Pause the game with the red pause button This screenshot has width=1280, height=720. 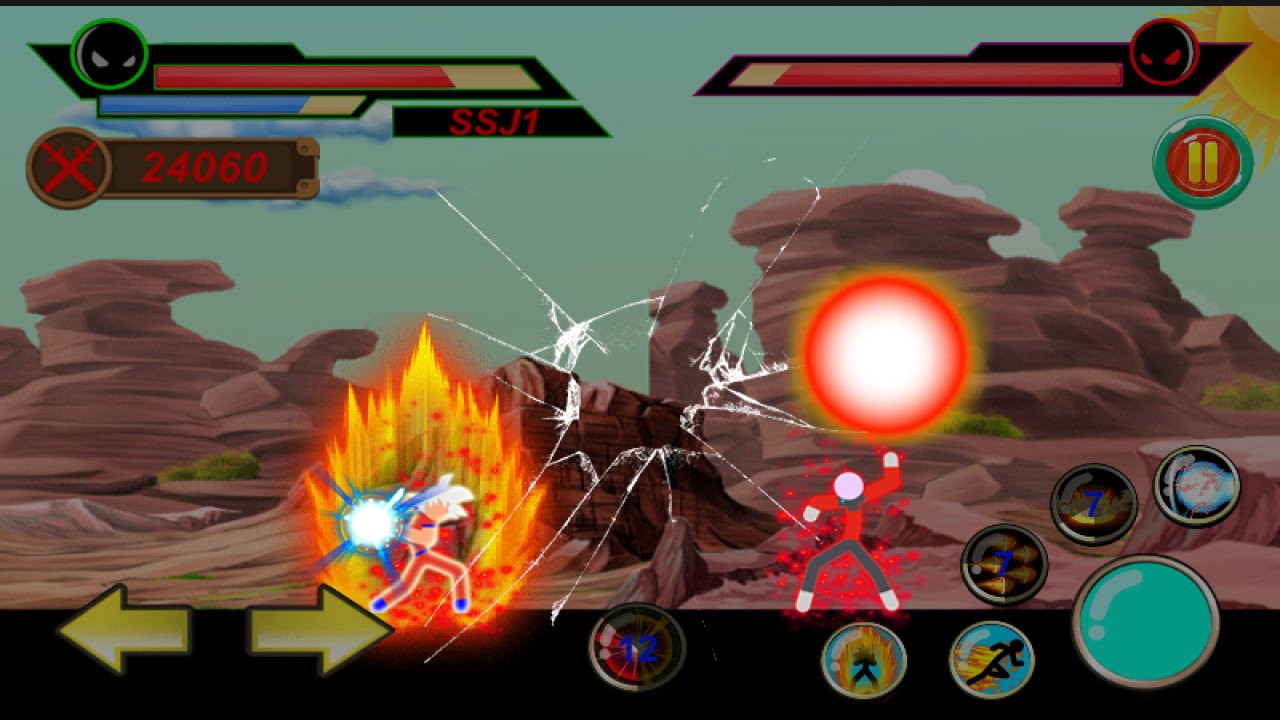(x=1203, y=162)
